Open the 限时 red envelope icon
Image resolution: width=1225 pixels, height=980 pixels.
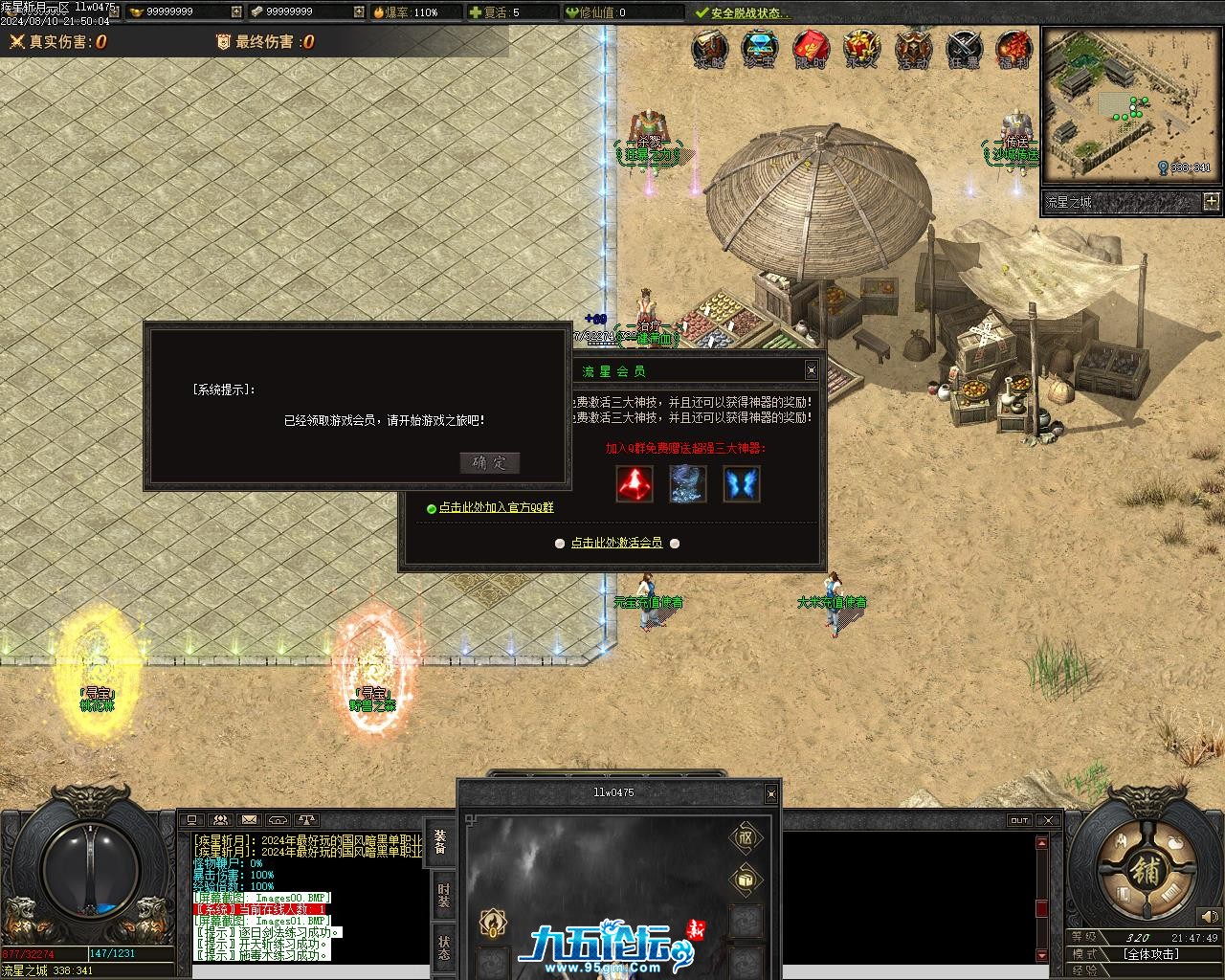(x=811, y=50)
